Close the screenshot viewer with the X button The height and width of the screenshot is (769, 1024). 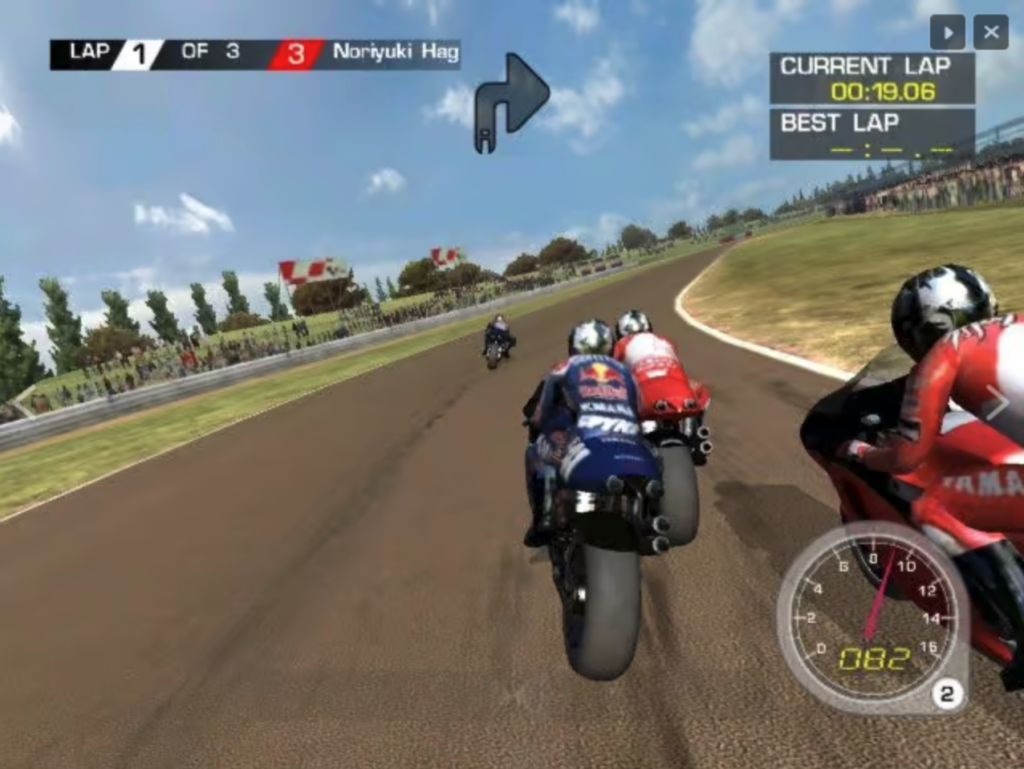pyautogui.click(x=990, y=32)
